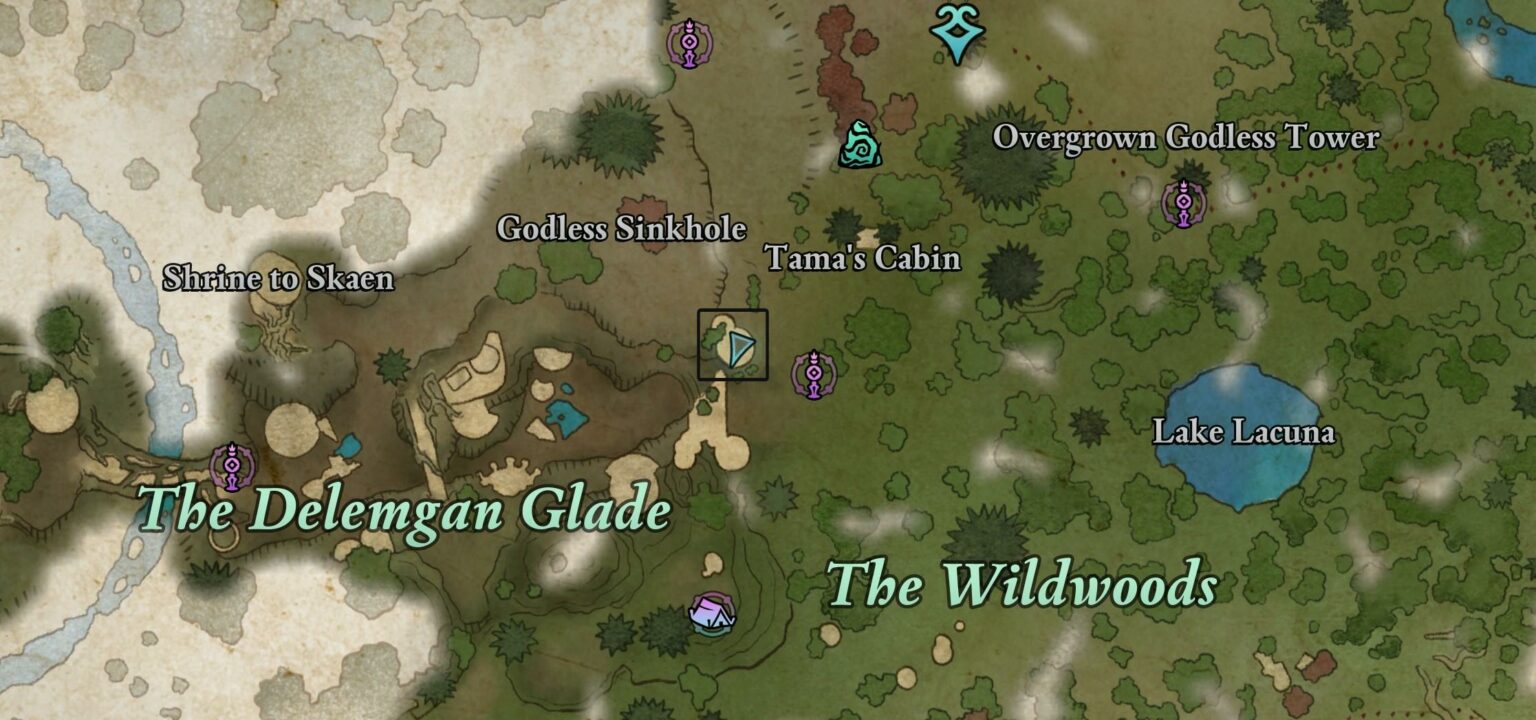Select the purple totem marker near Godless Sinkhole
Viewport: 1536px width, 720px height.
pyautogui.click(x=690, y=42)
